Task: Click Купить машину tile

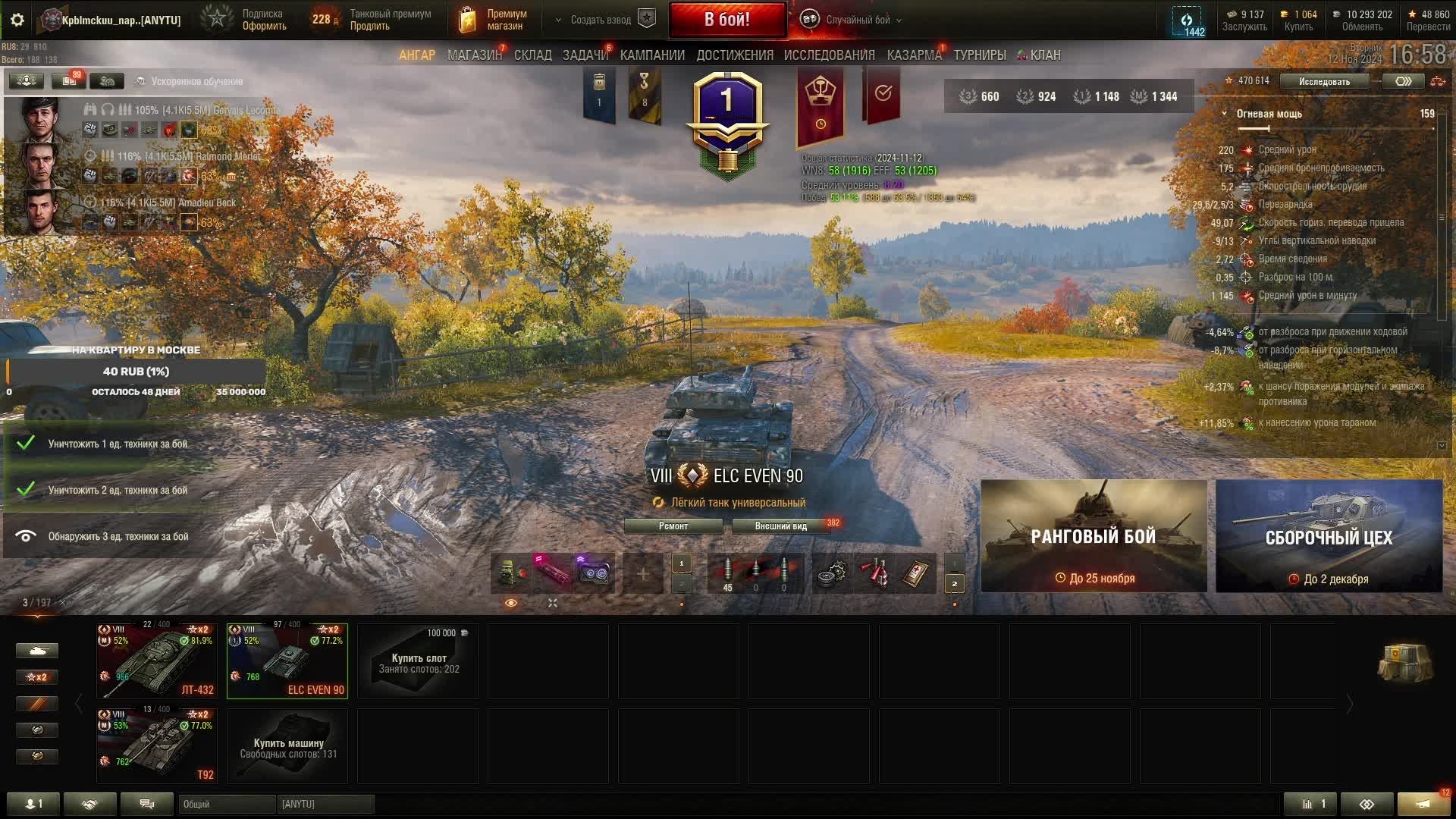Action: pos(287,745)
